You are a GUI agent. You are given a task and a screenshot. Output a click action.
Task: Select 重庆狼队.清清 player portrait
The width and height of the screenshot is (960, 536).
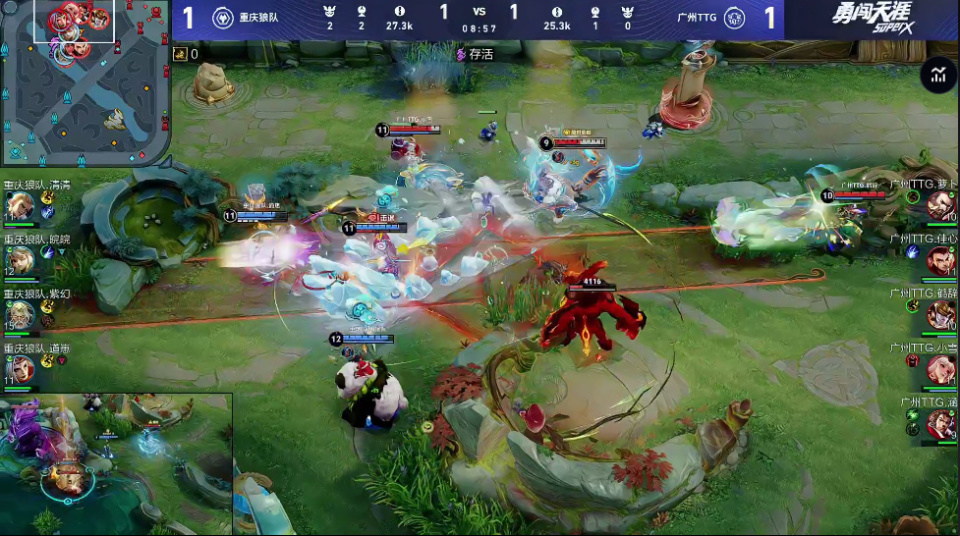pyautogui.click(x=21, y=206)
